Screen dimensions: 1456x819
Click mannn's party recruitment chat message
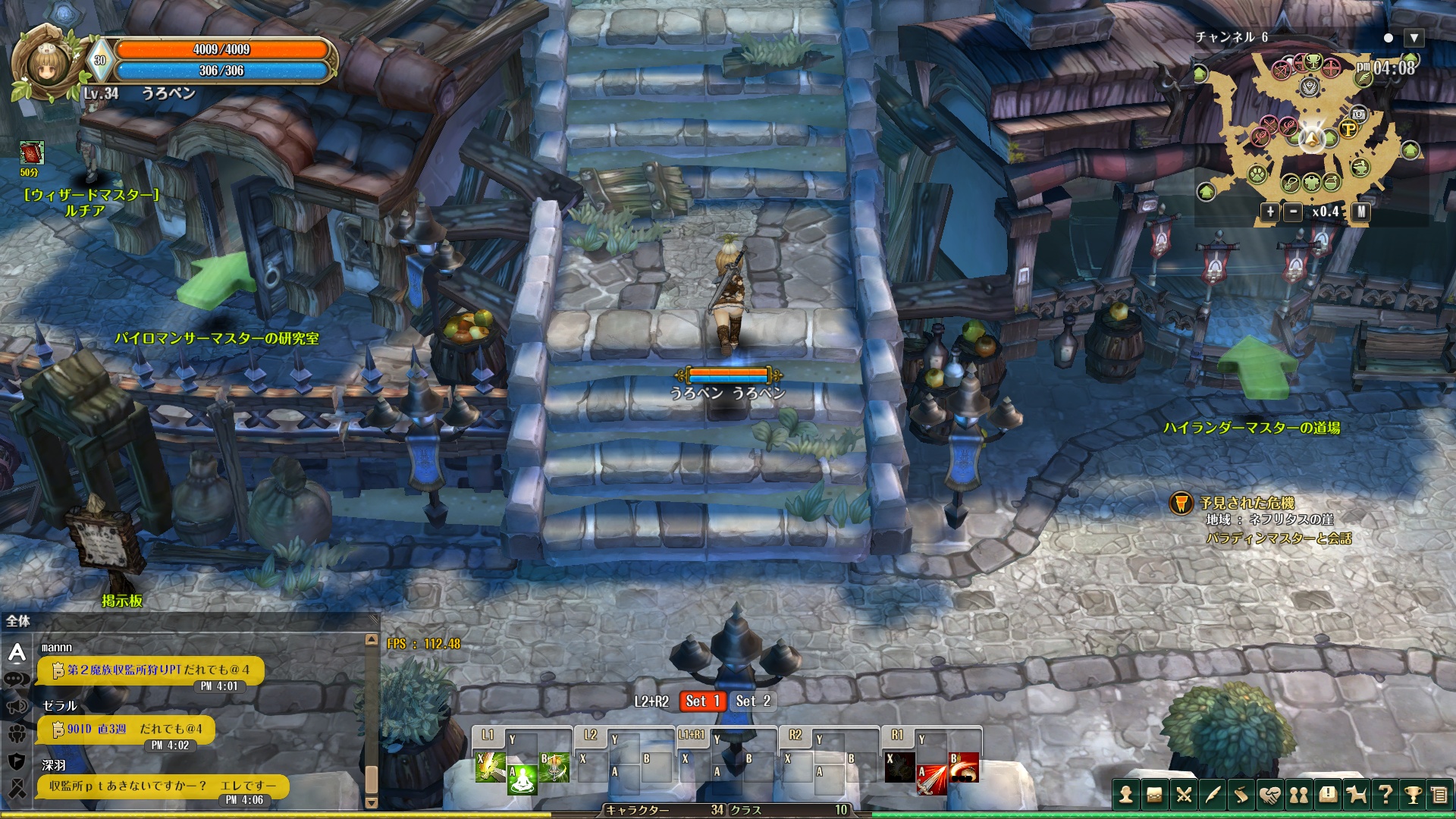tap(152, 670)
